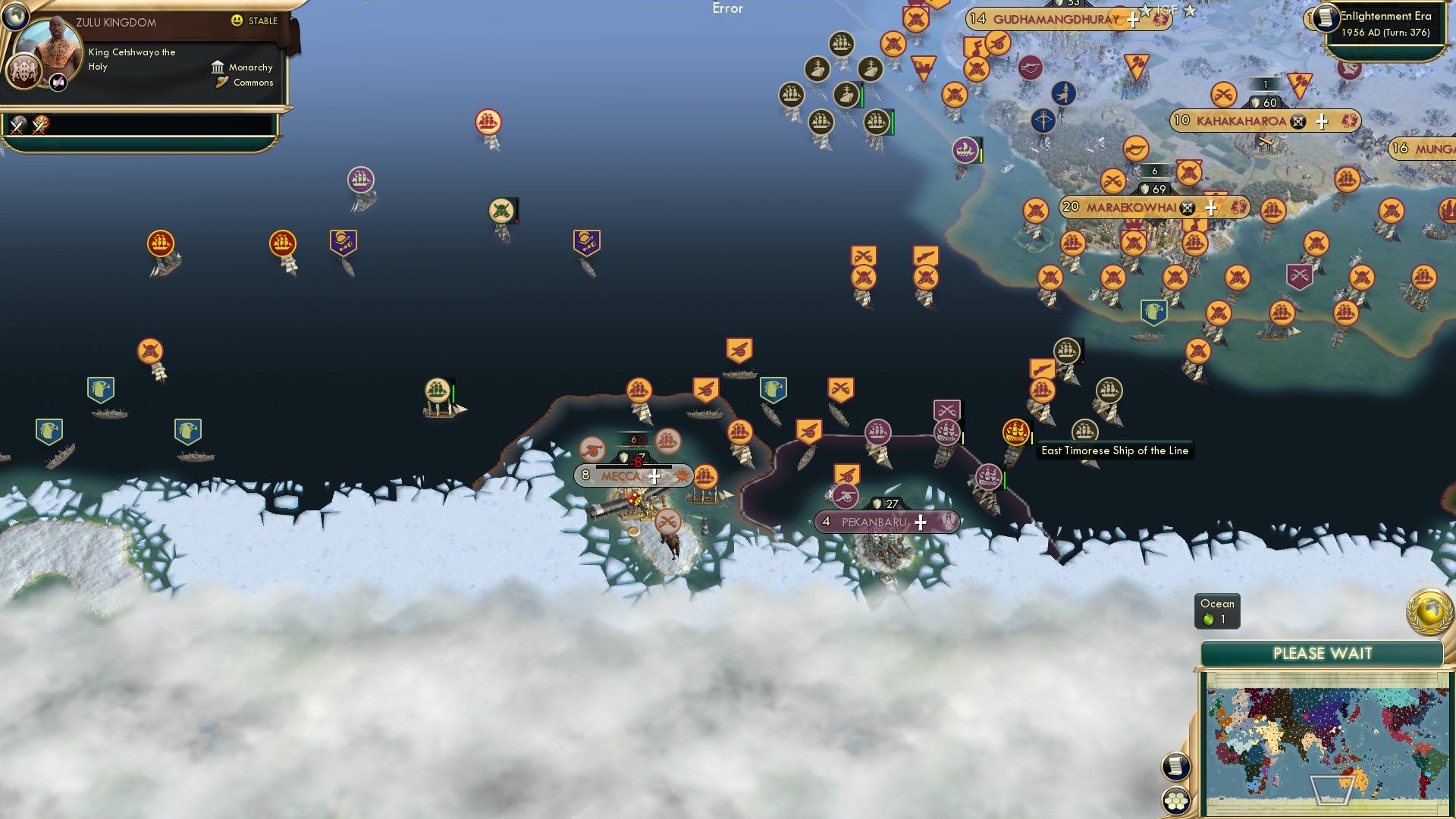Open the notification log scroll beside the minimap
Image resolution: width=1456 pixels, height=819 pixels.
(1176, 766)
